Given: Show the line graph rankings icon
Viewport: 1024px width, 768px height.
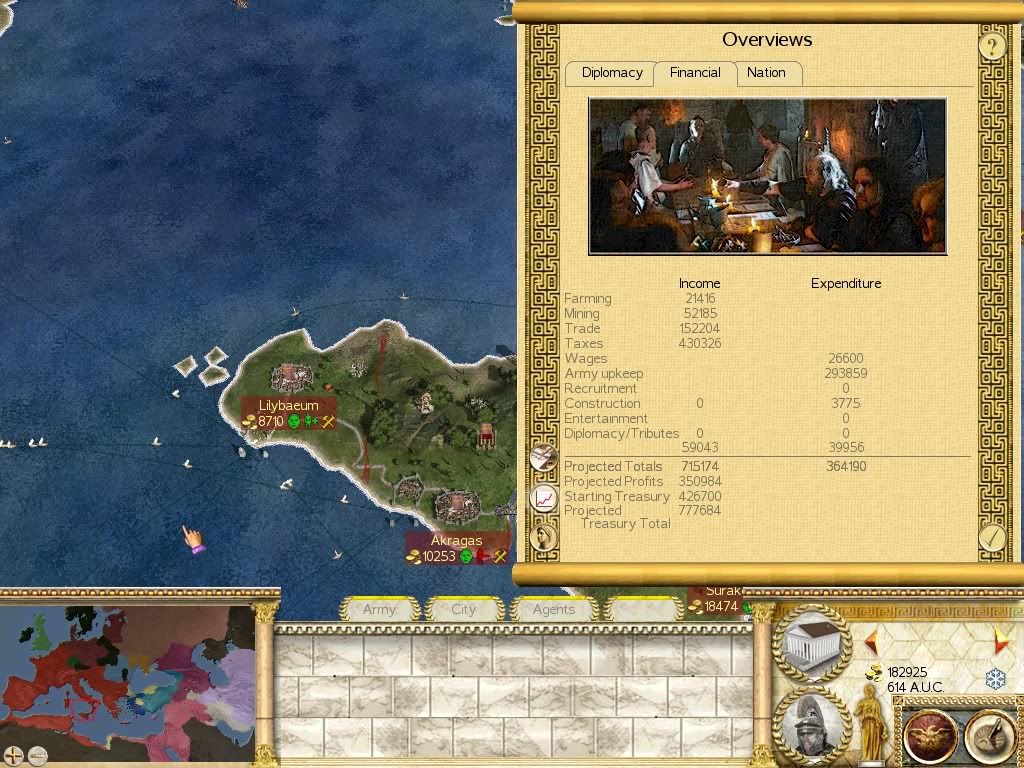Looking at the screenshot, I should pos(544,497).
